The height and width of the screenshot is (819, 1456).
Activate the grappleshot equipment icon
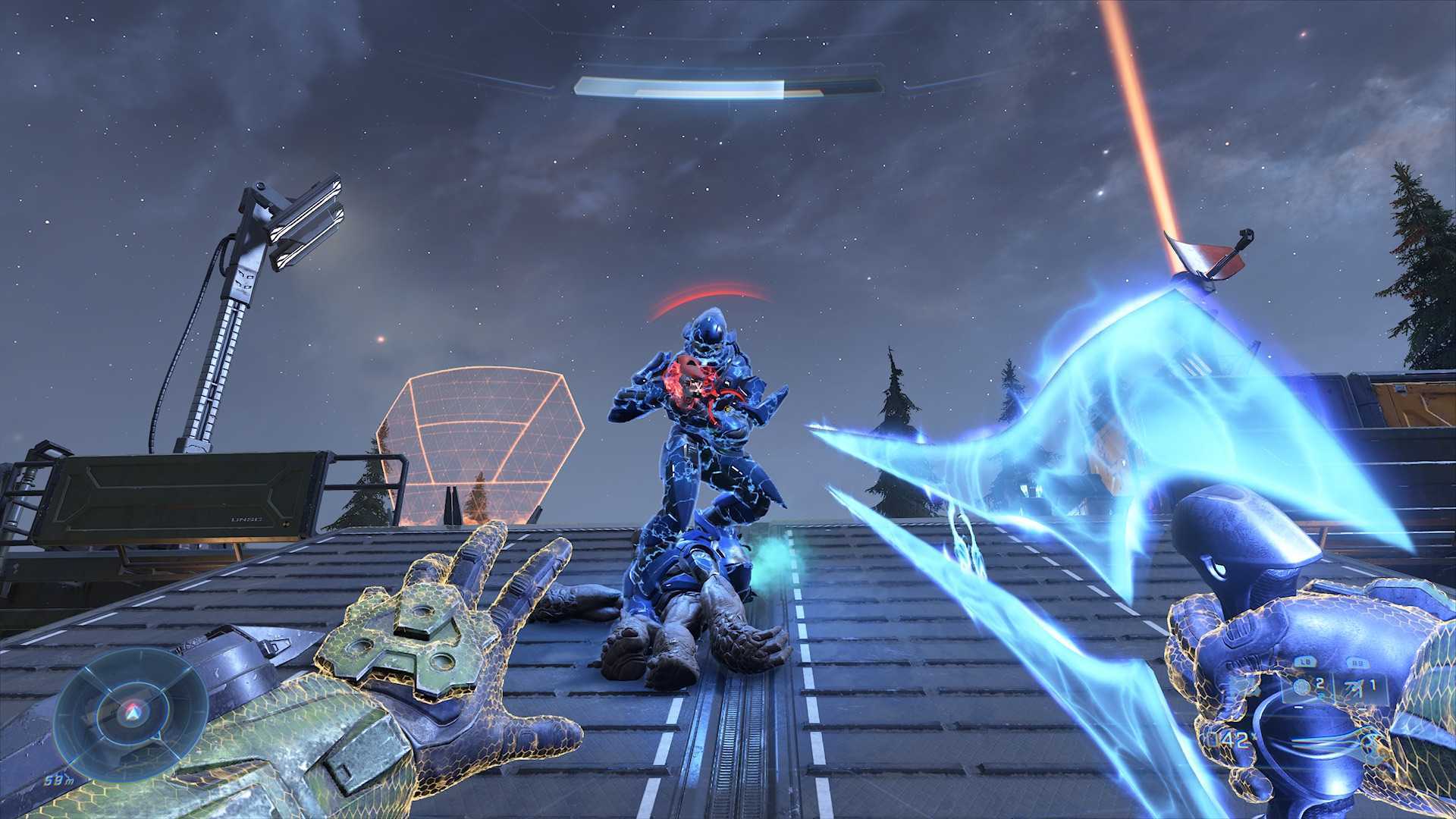point(1357,687)
